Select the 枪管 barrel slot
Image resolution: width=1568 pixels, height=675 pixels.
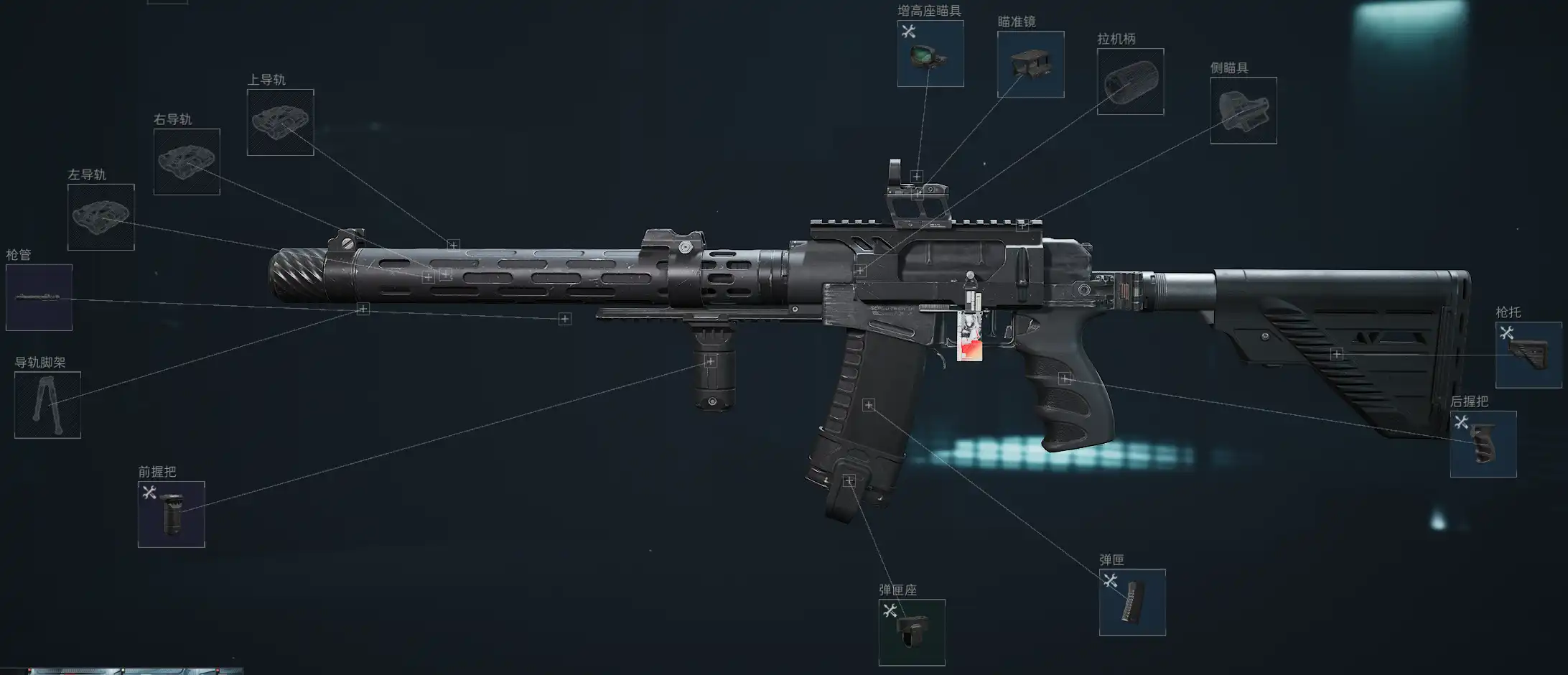pyautogui.click(x=39, y=297)
